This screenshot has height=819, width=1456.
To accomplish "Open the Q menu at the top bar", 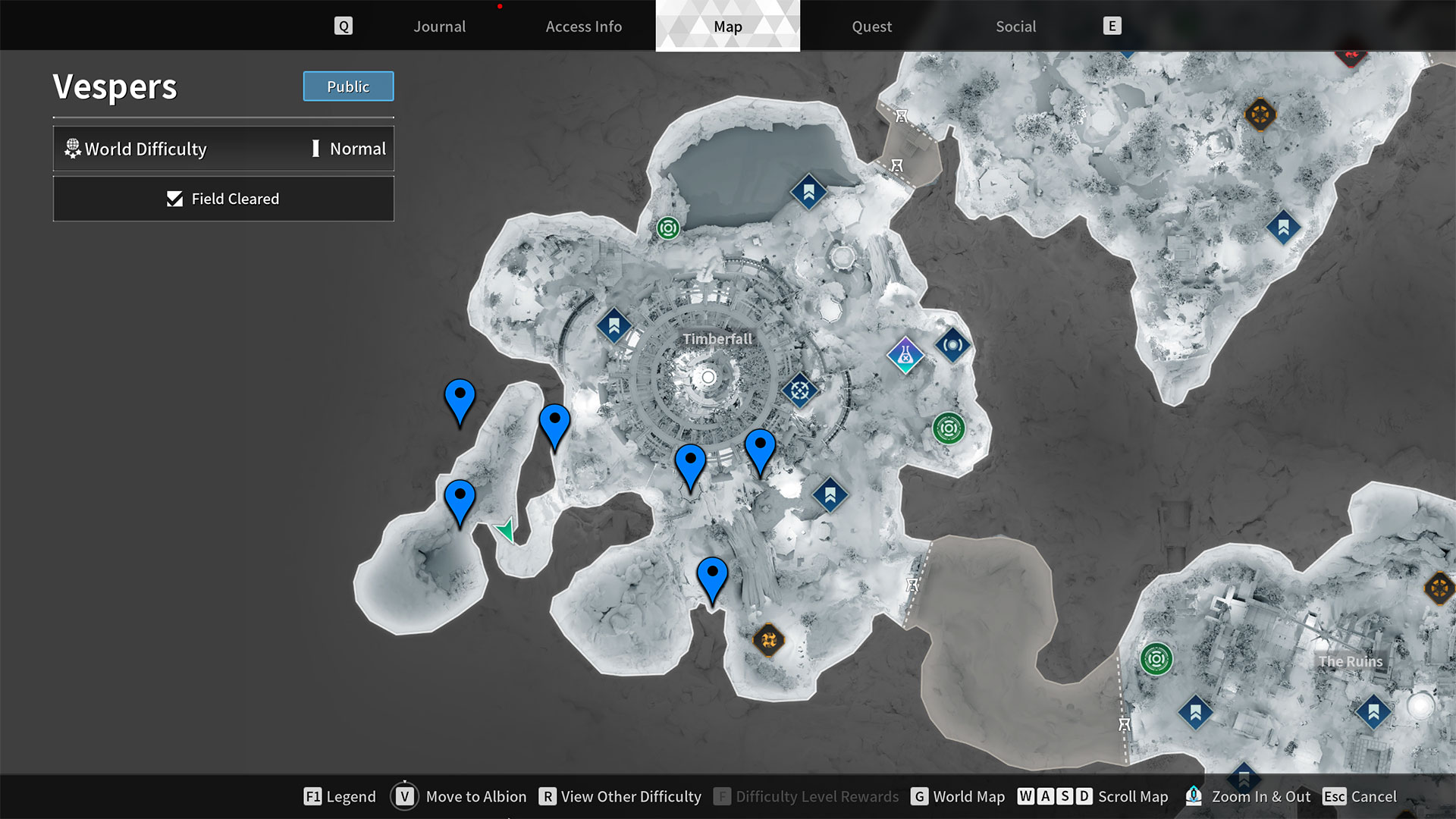I will click(x=344, y=25).
